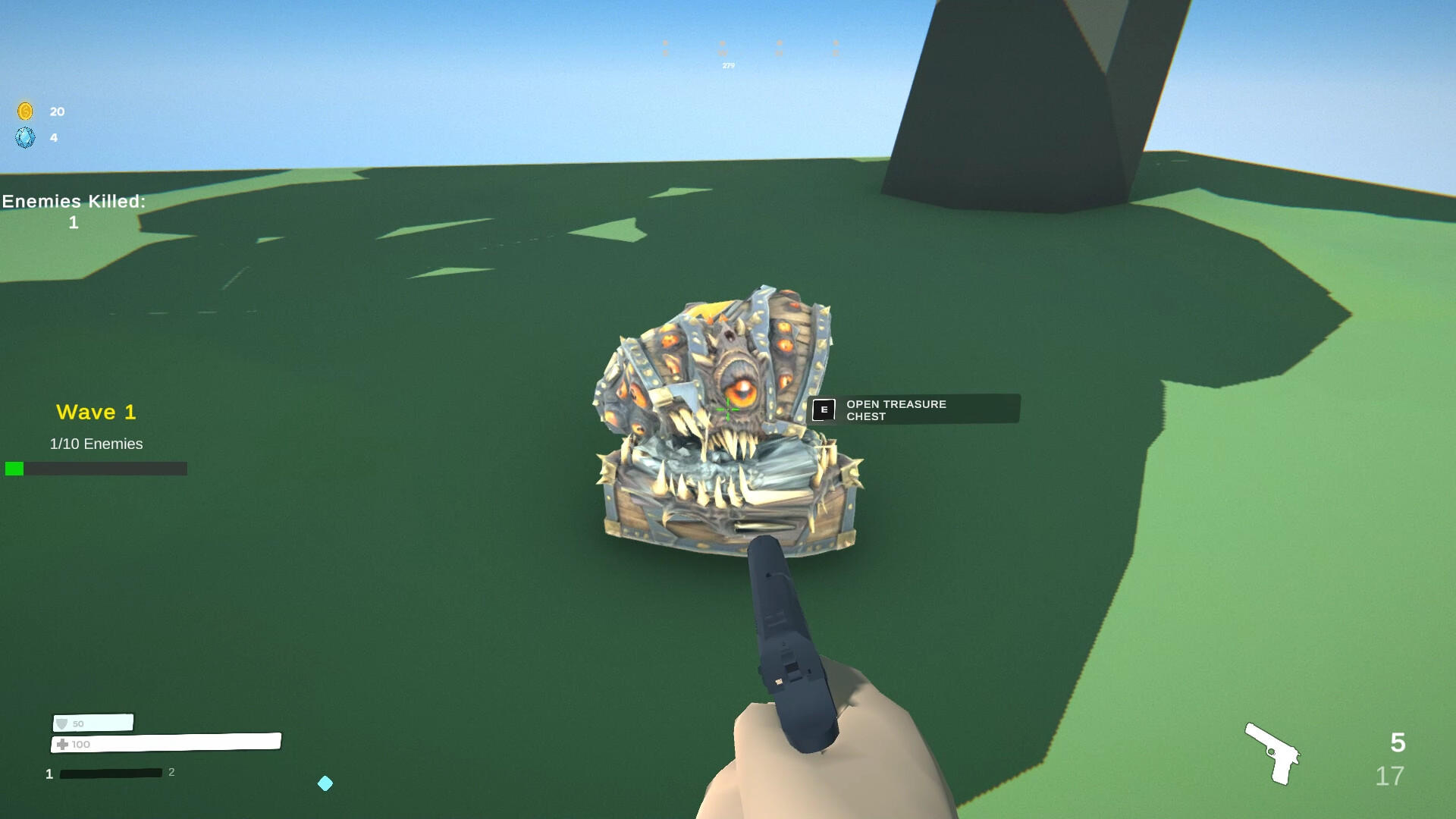
Task: Click the cyan diamond minimap marker
Action: point(325,783)
